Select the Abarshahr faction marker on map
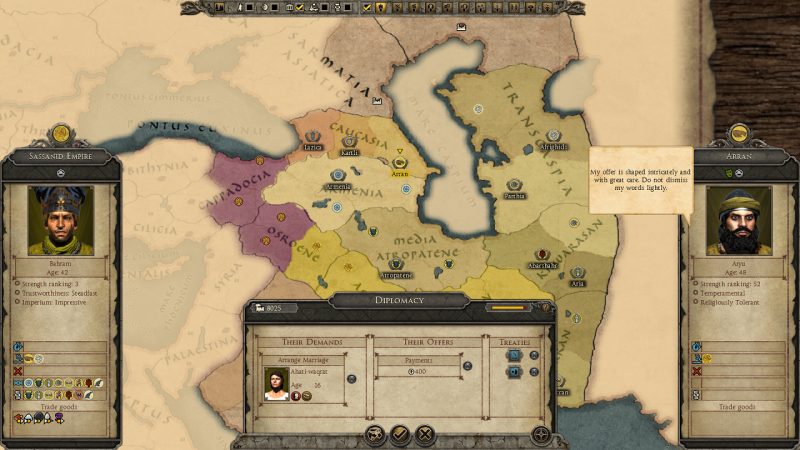800x450 pixels. pos(542,255)
